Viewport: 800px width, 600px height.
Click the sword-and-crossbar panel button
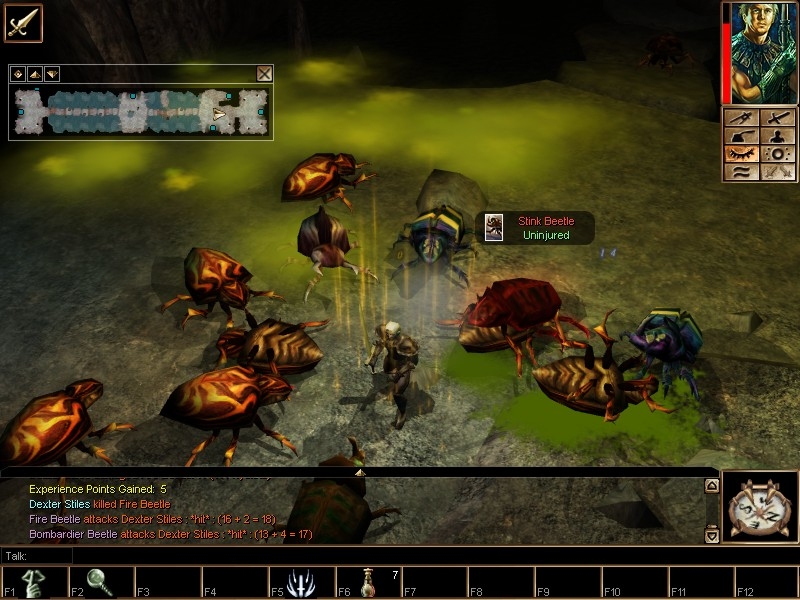(743, 118)
